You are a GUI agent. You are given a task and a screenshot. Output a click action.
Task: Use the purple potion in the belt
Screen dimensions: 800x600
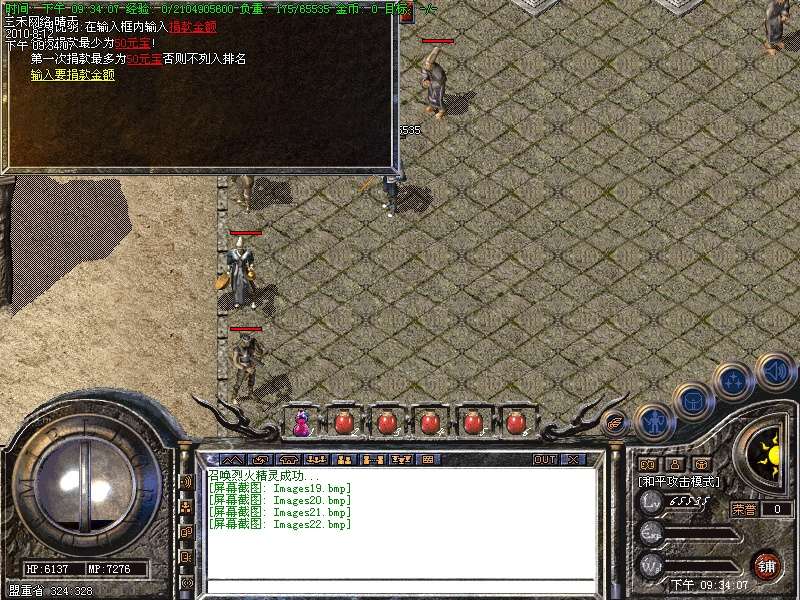[x=300, y=423]
